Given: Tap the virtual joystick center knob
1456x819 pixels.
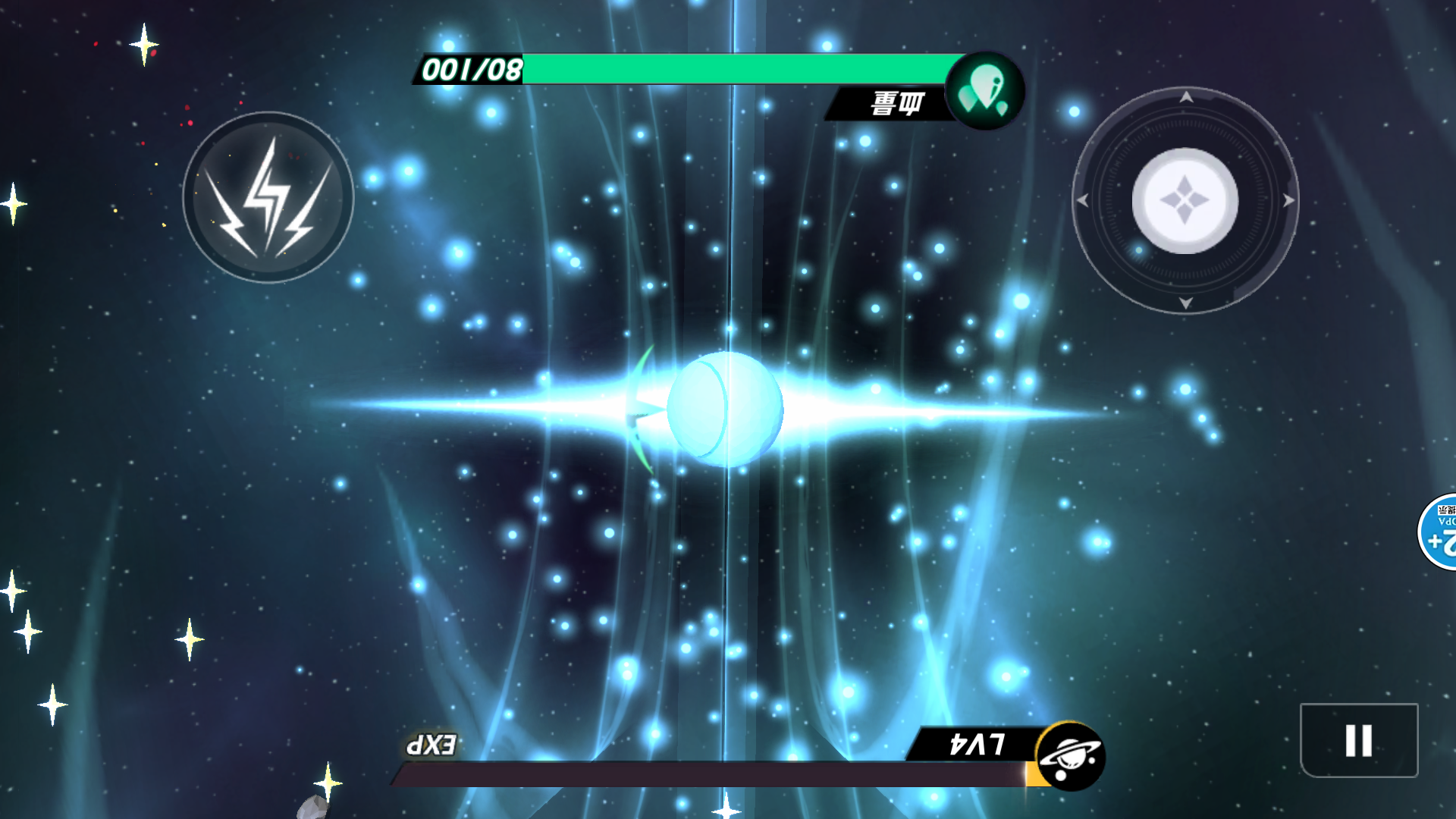Looking at the screenshot, I should [x=1185, y=201].
